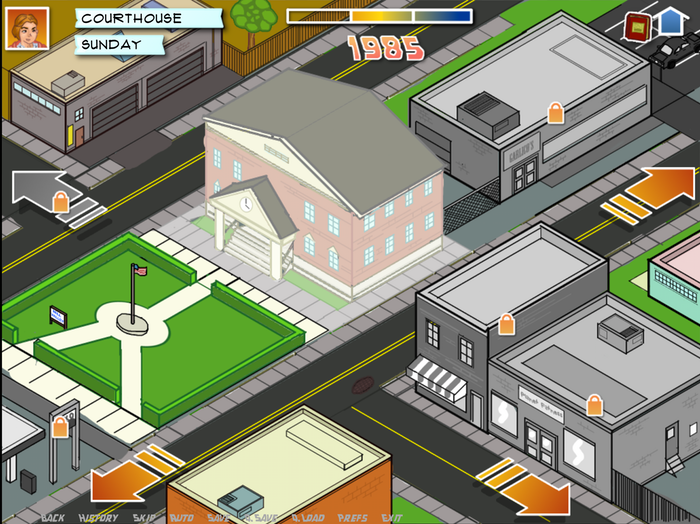Choose Q.Save to quick save
Image resolution: width=700 pixels, height=524 pixels.
(x=260, y=517)
